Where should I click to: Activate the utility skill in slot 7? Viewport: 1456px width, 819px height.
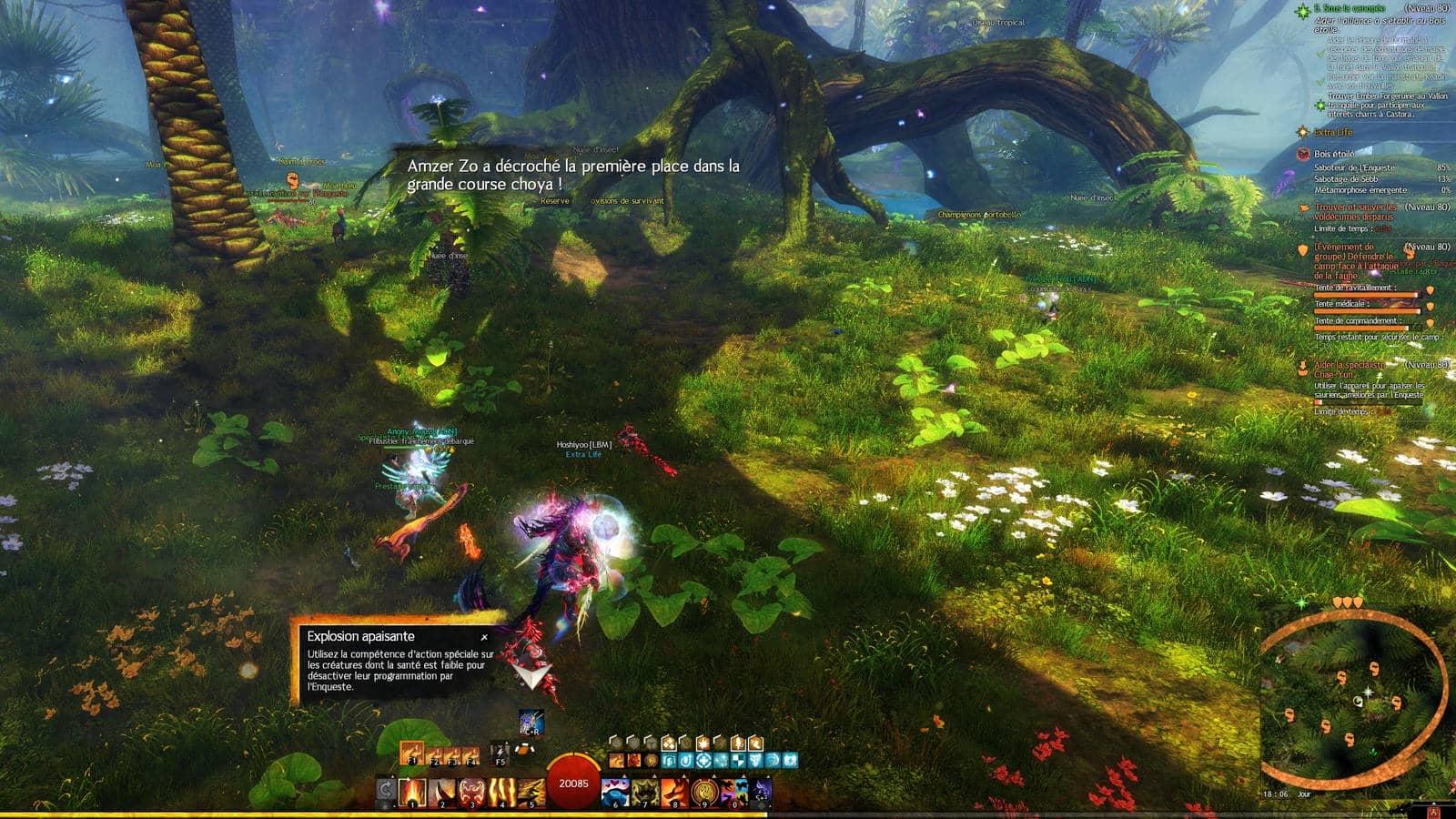pyautogui.click(x=645, y=792)
